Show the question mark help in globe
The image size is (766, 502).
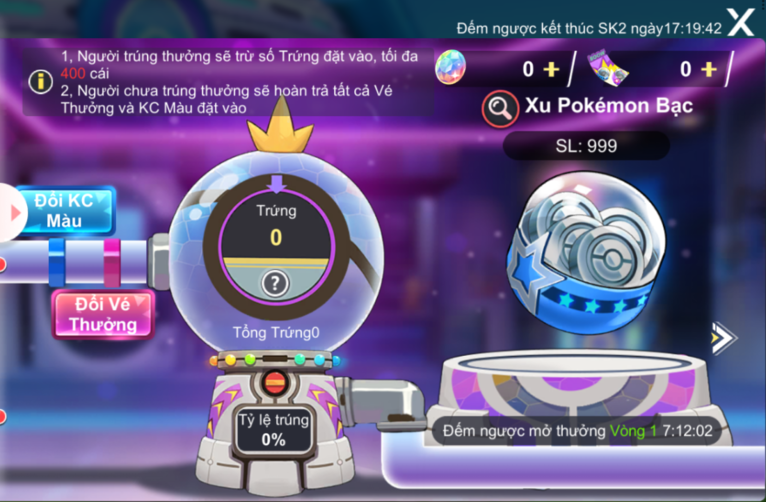tap(275, 284)
